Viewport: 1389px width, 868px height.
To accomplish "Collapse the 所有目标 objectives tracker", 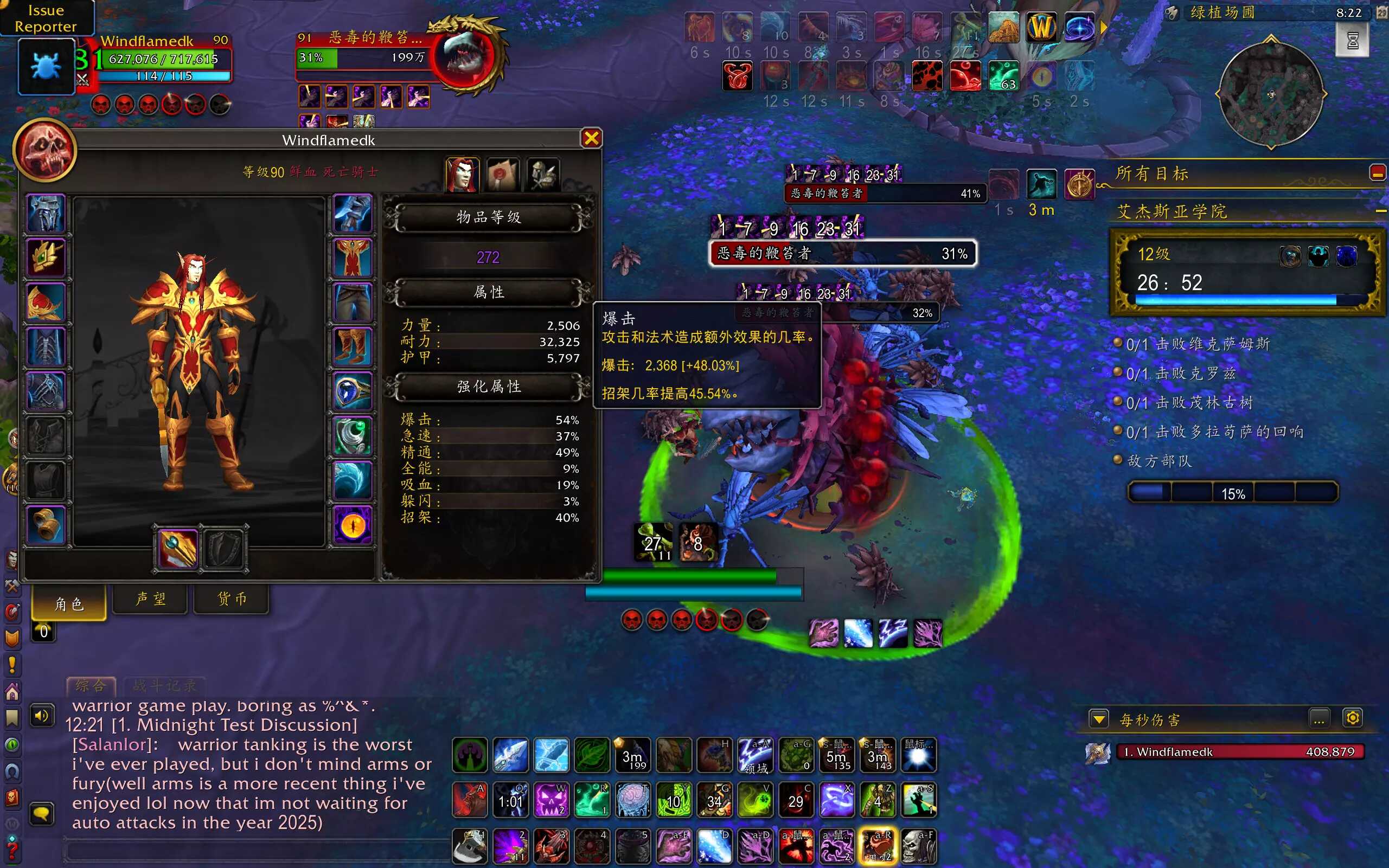I will point(1377,173).
